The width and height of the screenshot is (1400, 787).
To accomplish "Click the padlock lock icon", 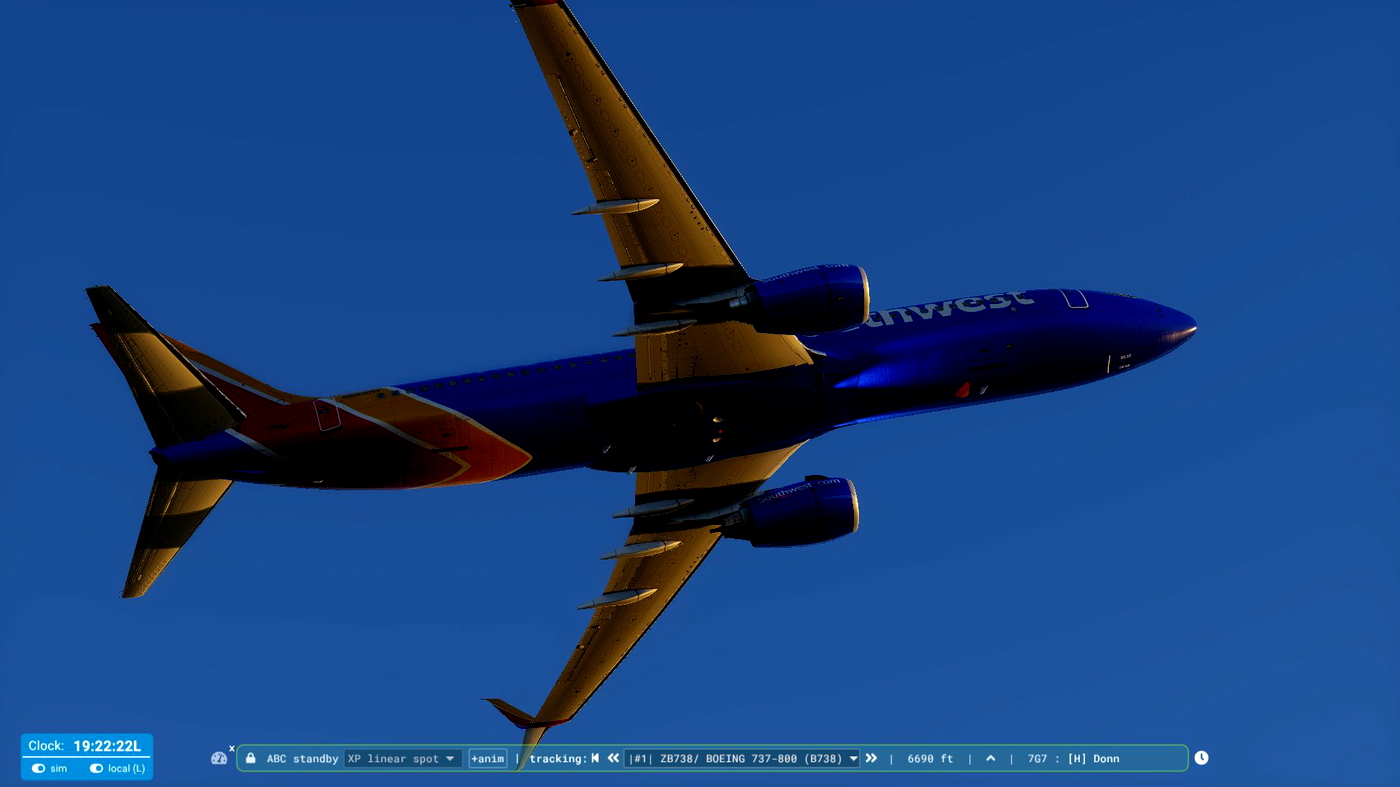I will pos(249,758).
